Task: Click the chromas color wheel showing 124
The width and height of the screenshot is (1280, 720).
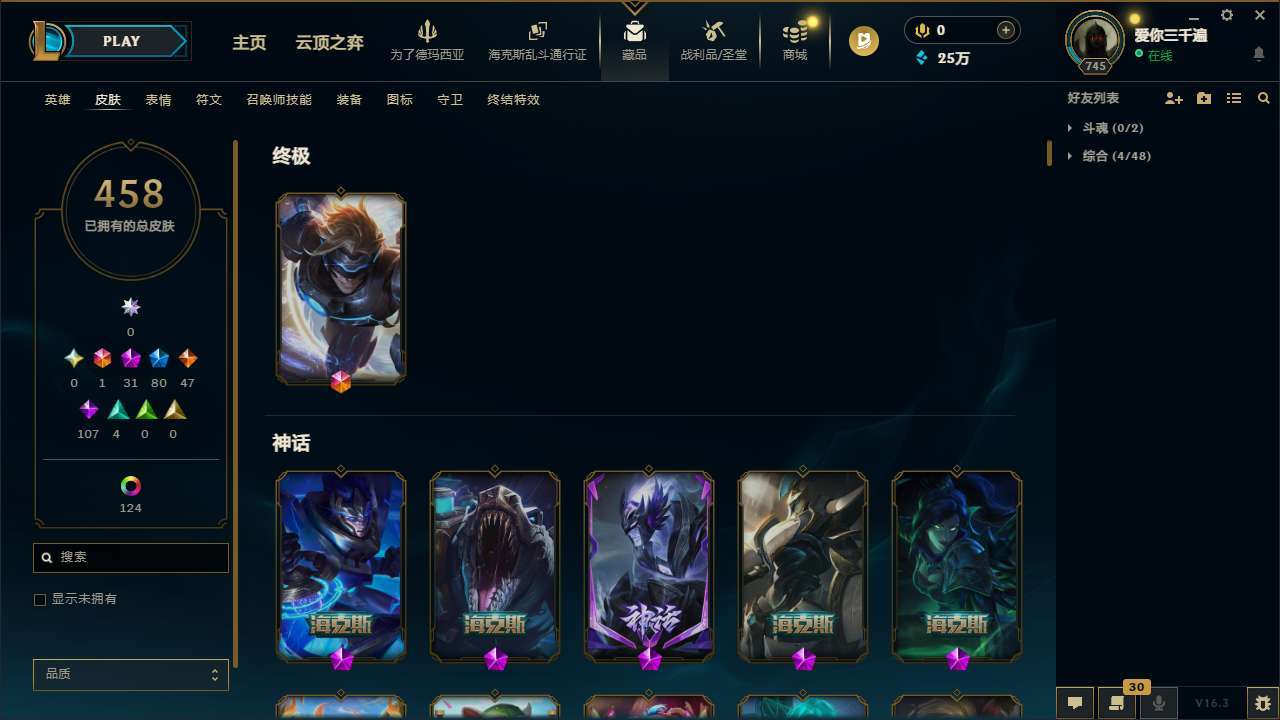Action: (x=130, y=487)
